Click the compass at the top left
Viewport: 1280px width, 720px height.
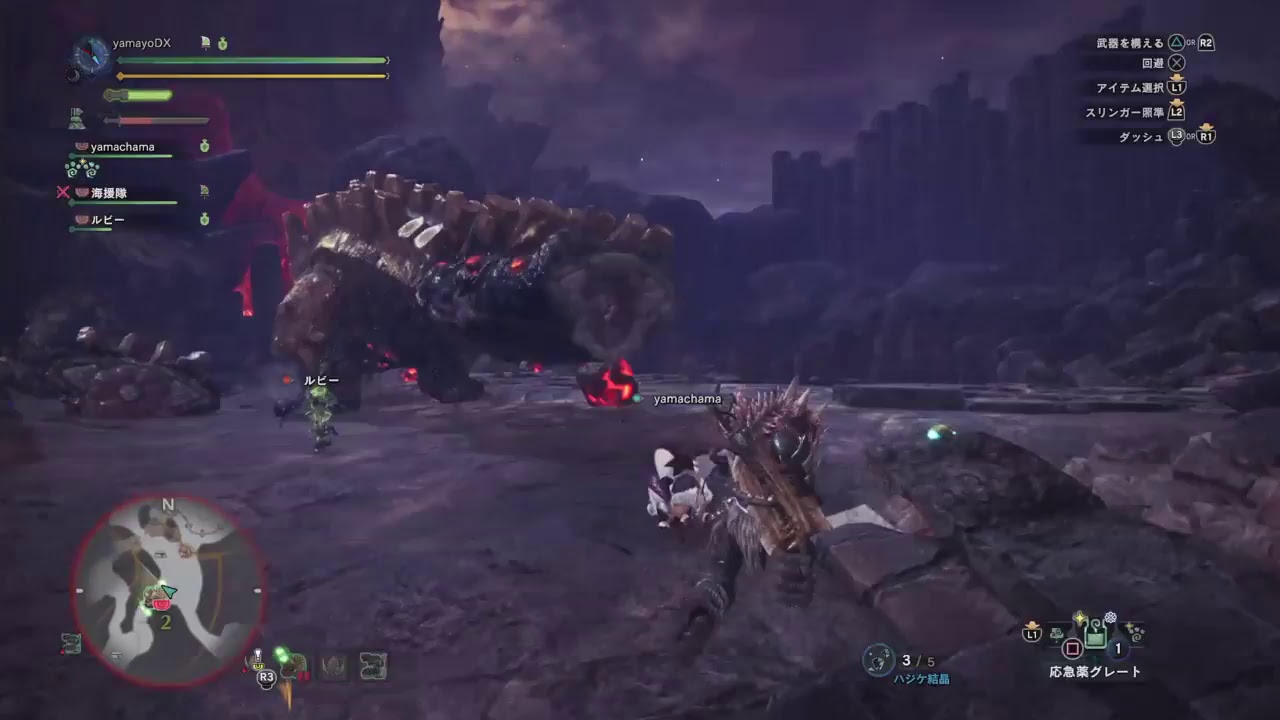90,55
